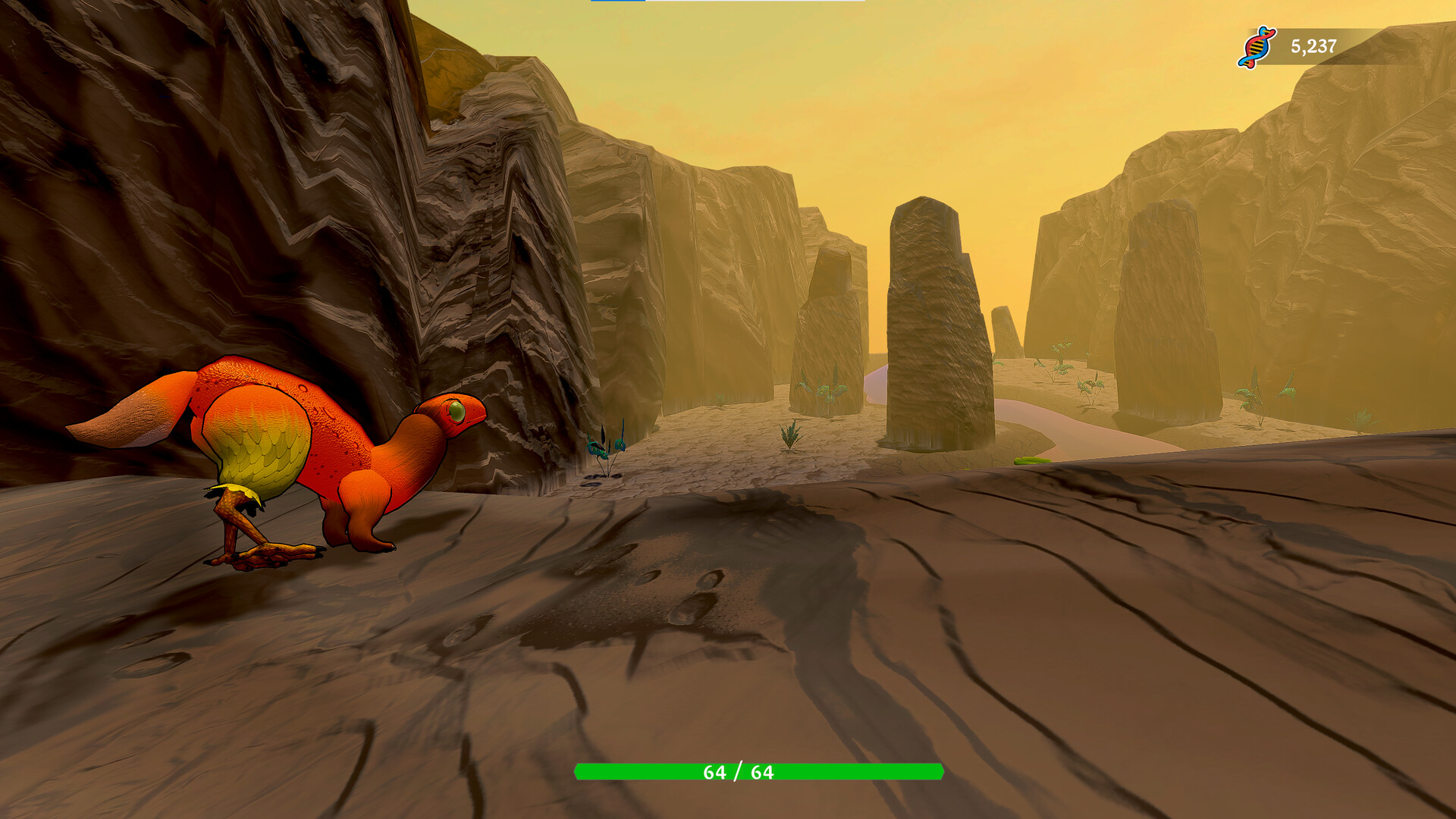Click the DNA helix currency icon

point(1255,47)
